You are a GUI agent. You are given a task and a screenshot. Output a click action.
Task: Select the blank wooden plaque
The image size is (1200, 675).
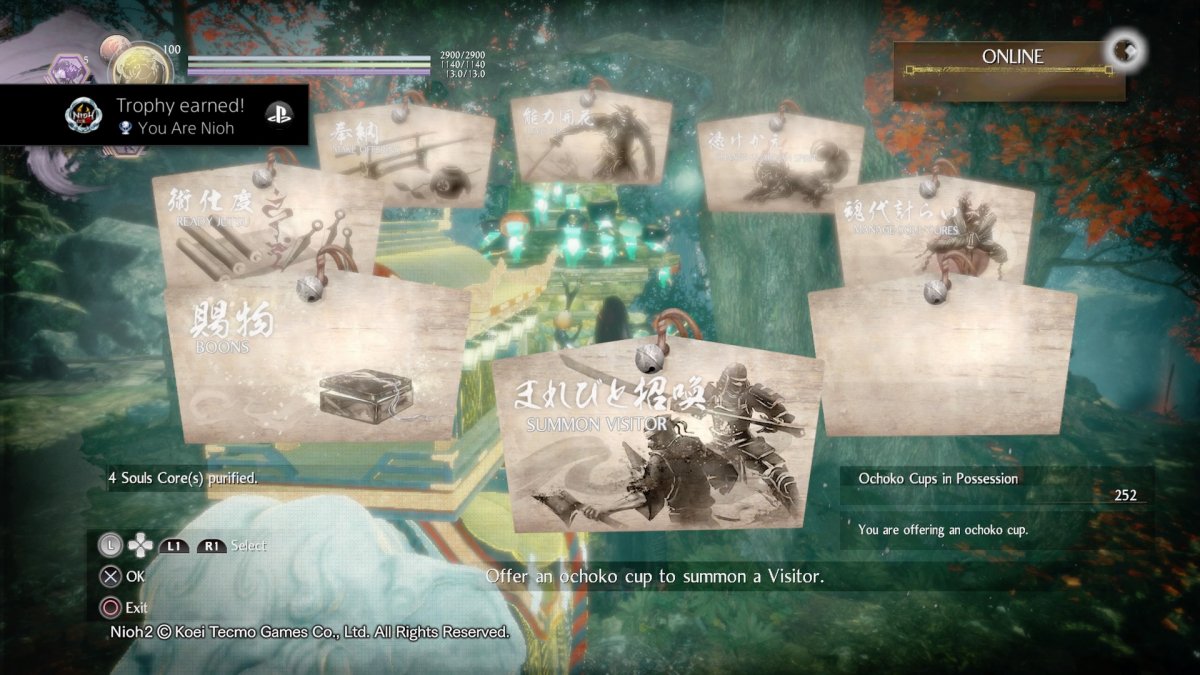click(x=942, y=358)
